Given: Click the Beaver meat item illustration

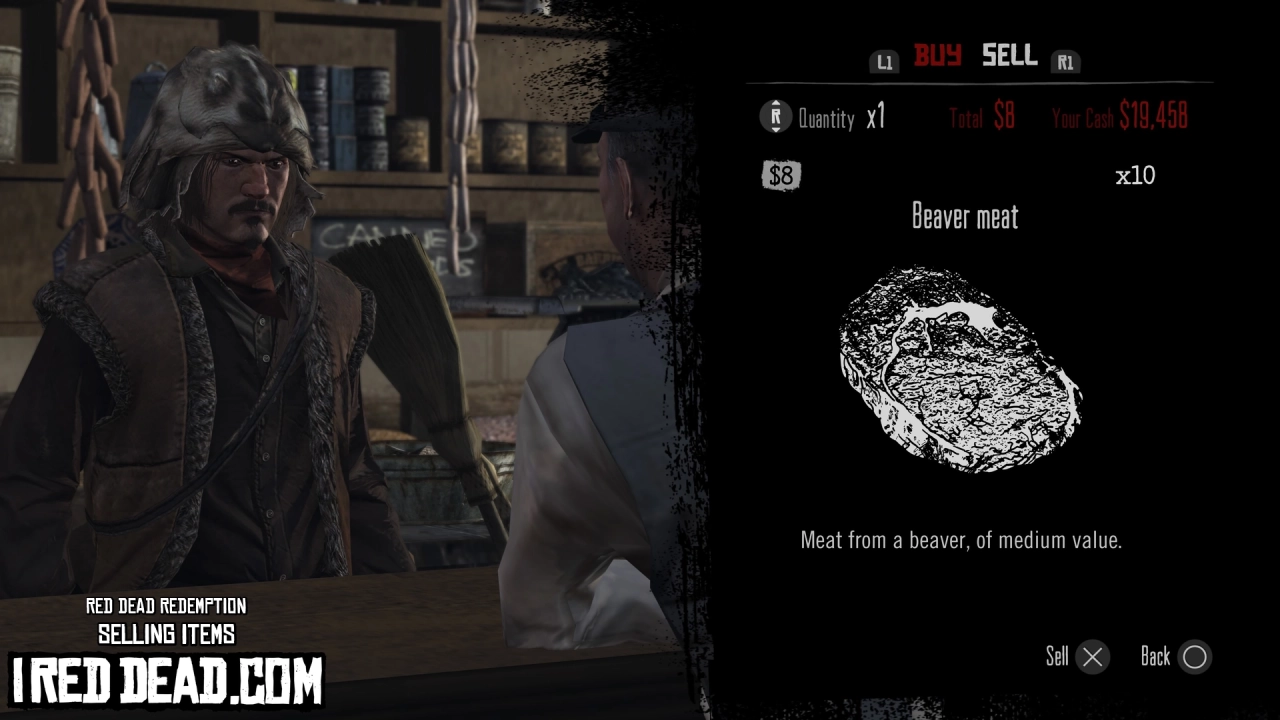Looking at the screenshot, I should click(x=960, y=370).
